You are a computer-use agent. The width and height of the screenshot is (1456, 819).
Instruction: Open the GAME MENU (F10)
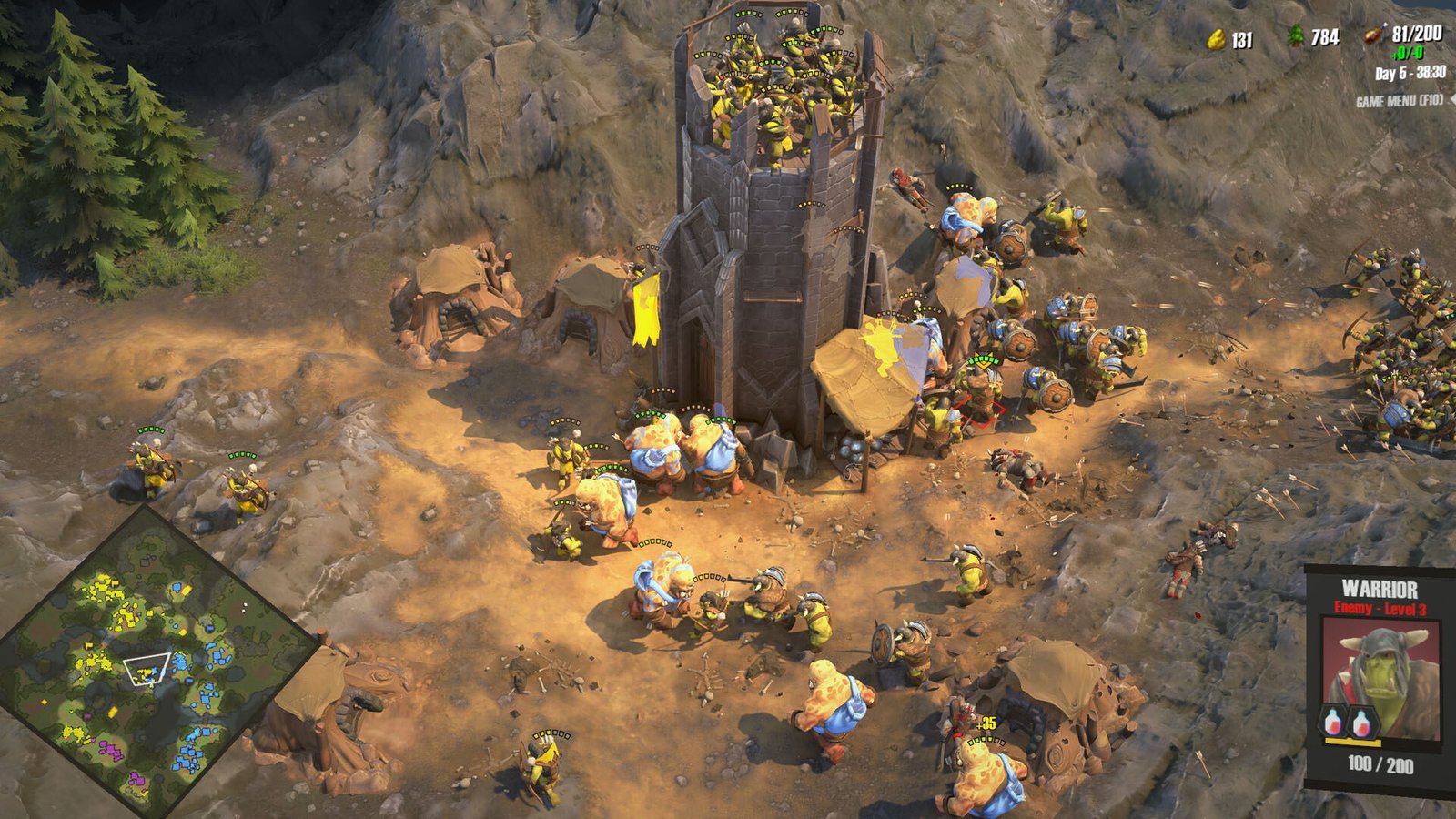click(1400, 100)
